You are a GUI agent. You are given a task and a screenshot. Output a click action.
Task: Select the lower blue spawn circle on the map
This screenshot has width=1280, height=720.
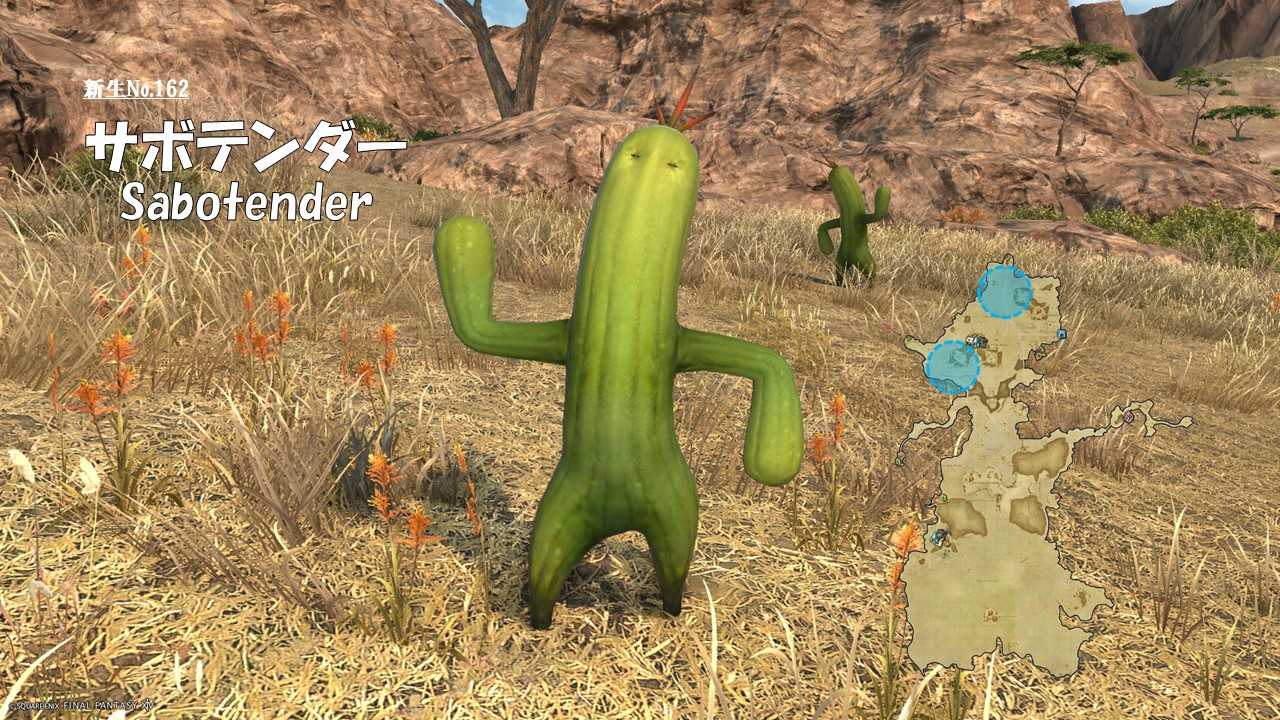952,367
